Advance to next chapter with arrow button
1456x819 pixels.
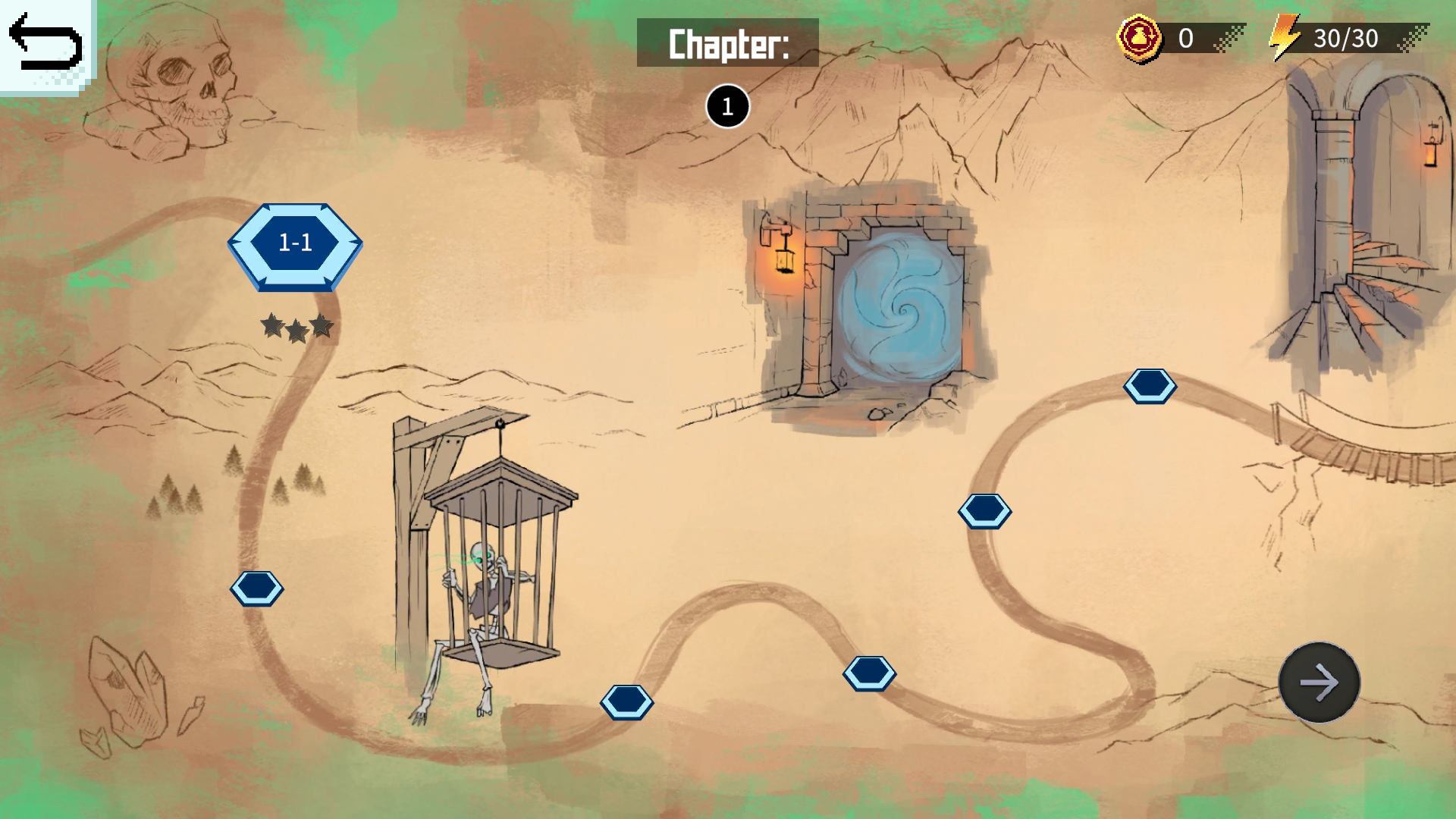pos(1319,682)
